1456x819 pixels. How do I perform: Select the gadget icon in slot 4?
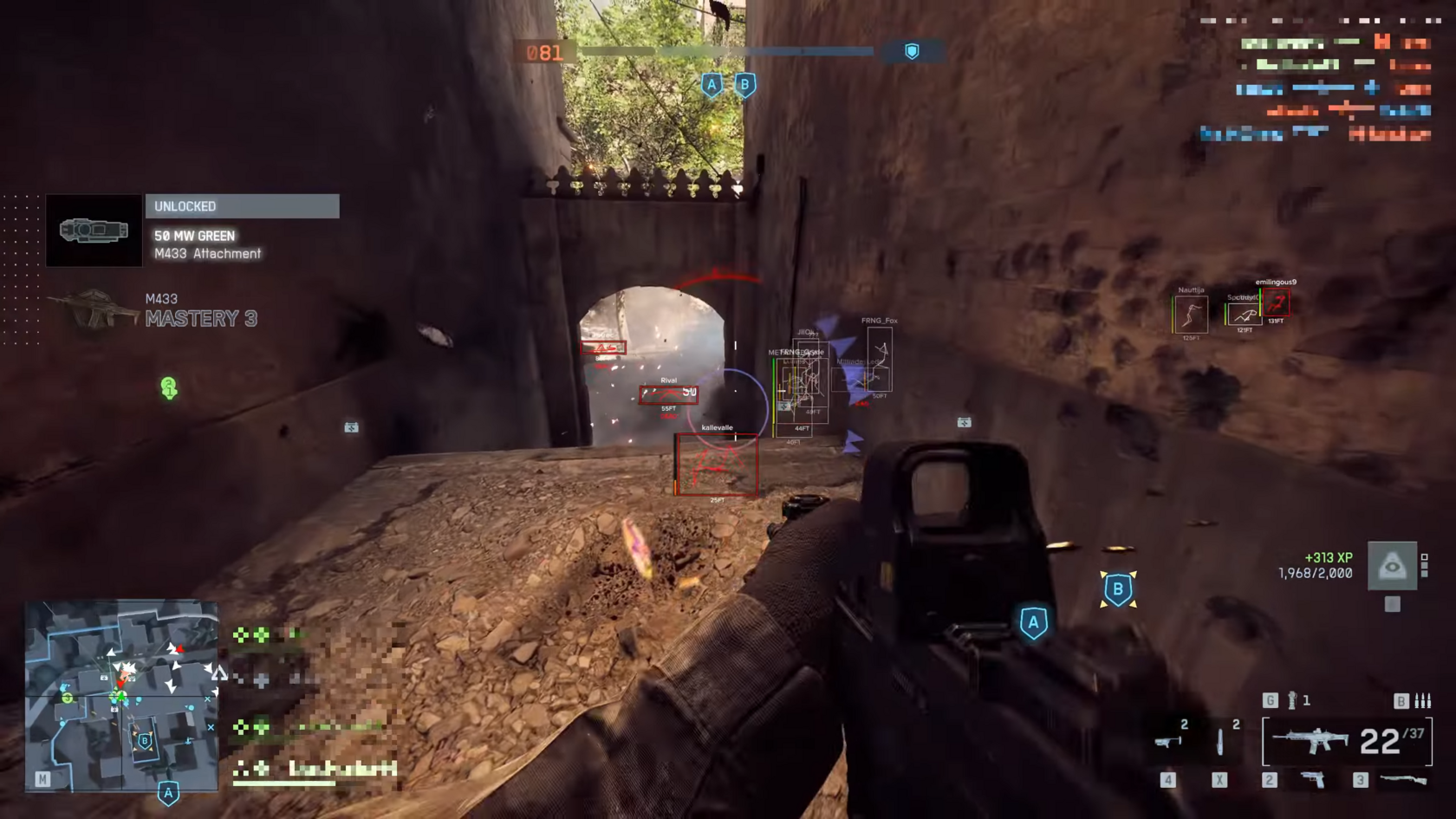pyautogui.click(x=1167, y=743)
